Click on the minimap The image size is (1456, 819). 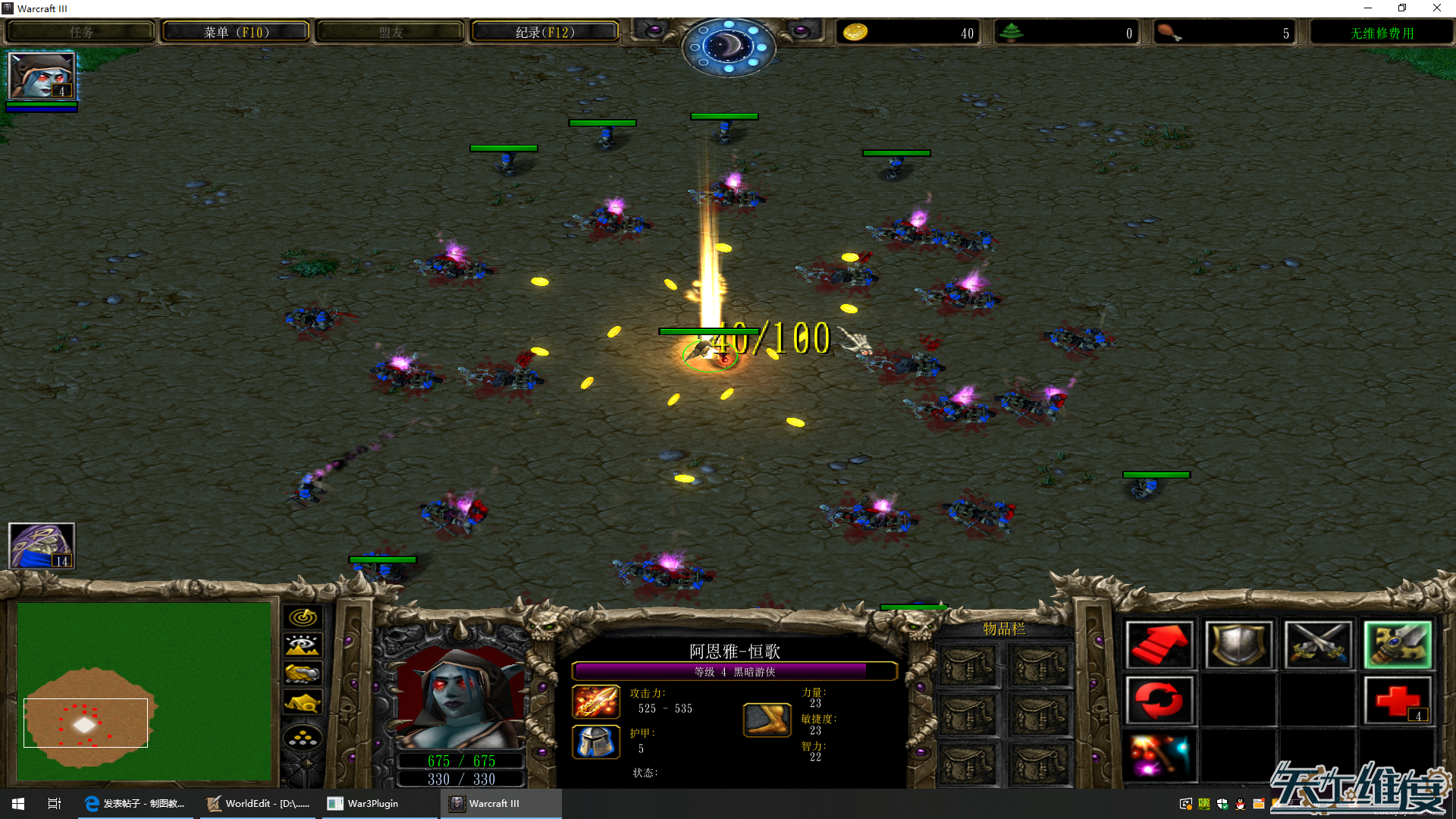(x=144, y=692)
